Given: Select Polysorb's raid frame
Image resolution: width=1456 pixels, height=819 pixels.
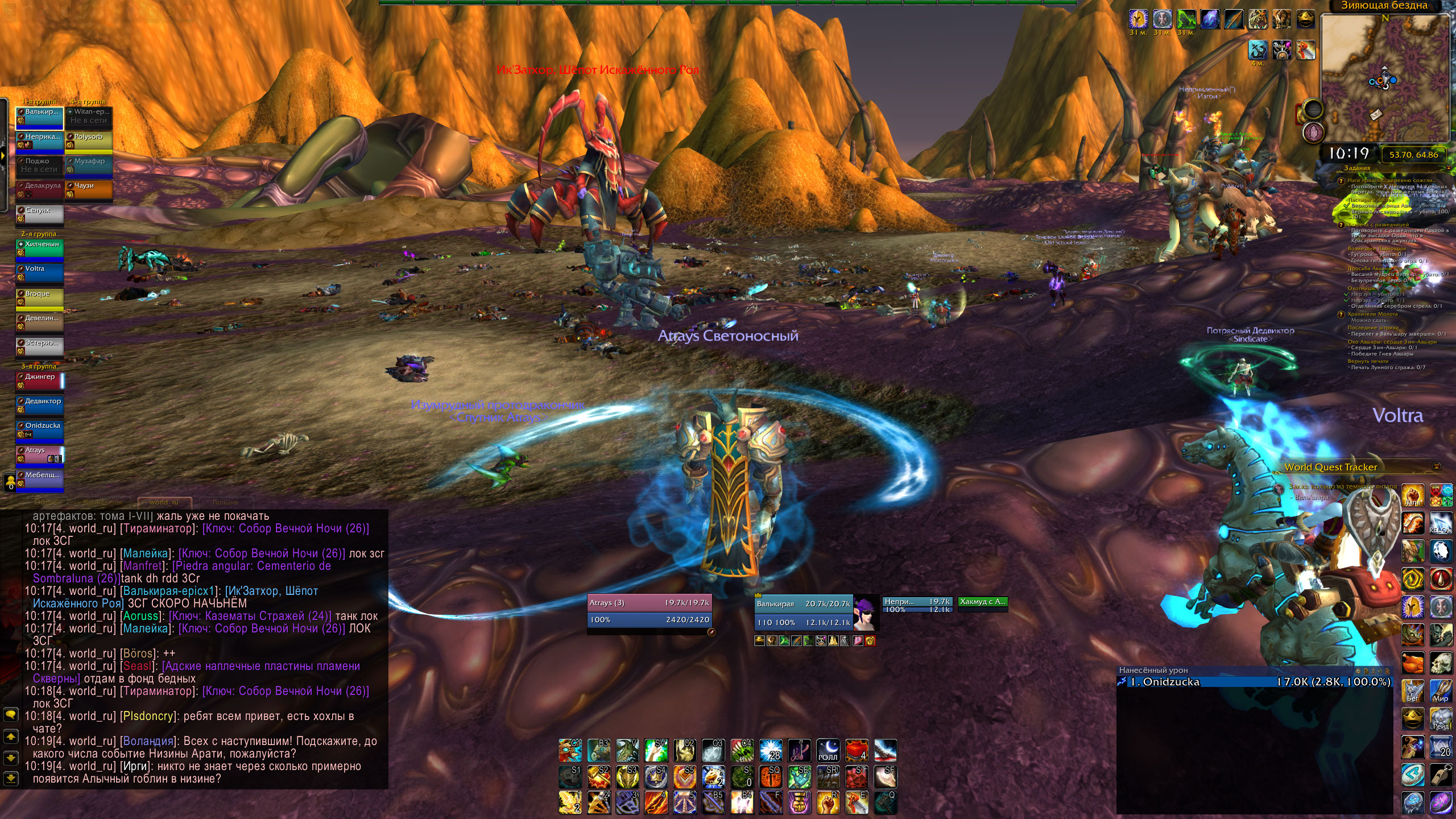Looking at the screenshot, I should (89, 141).
